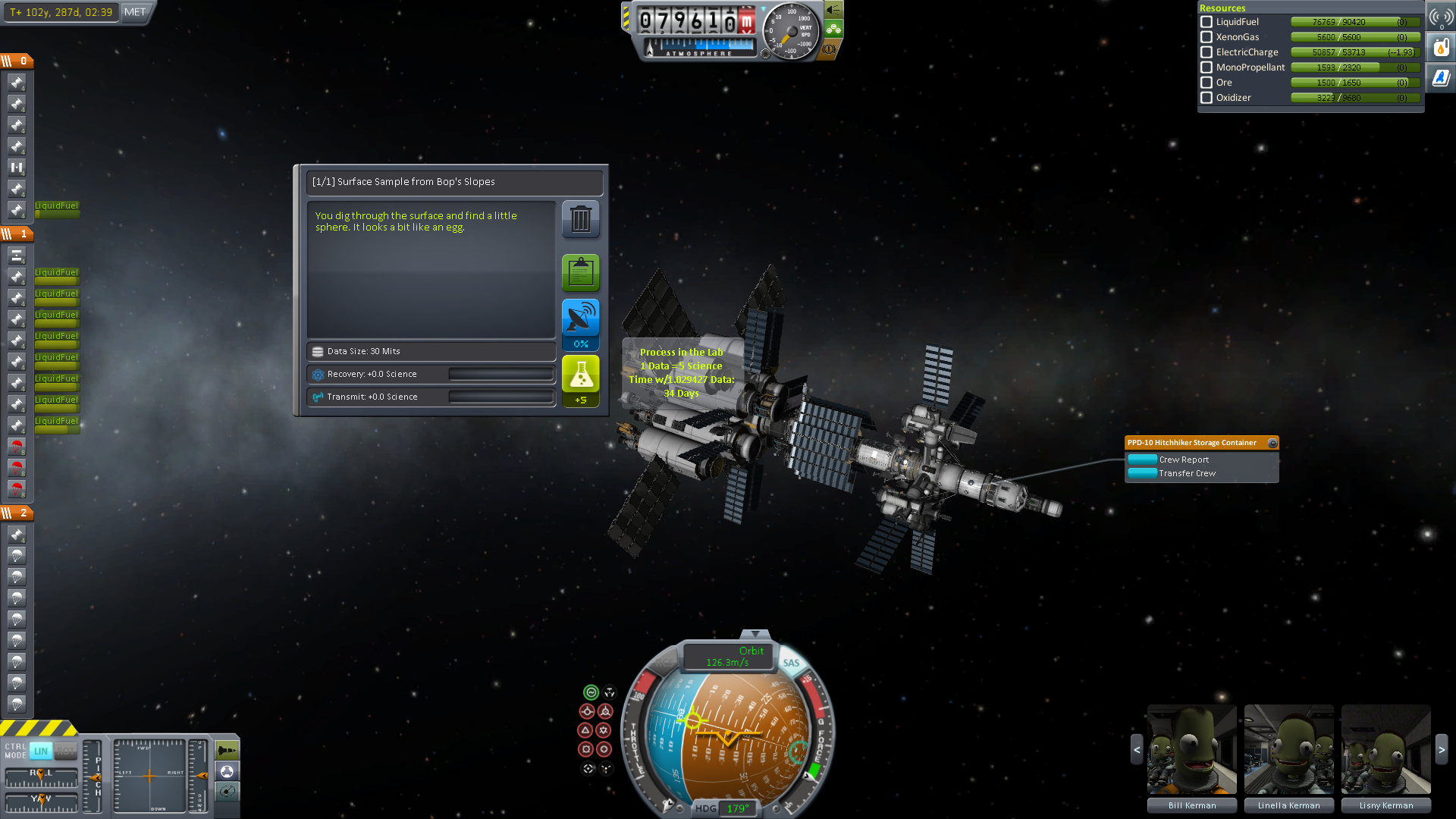
Task: Tick the LiquidFuel resource checkbox
Action: click(x=1207, y=22)
